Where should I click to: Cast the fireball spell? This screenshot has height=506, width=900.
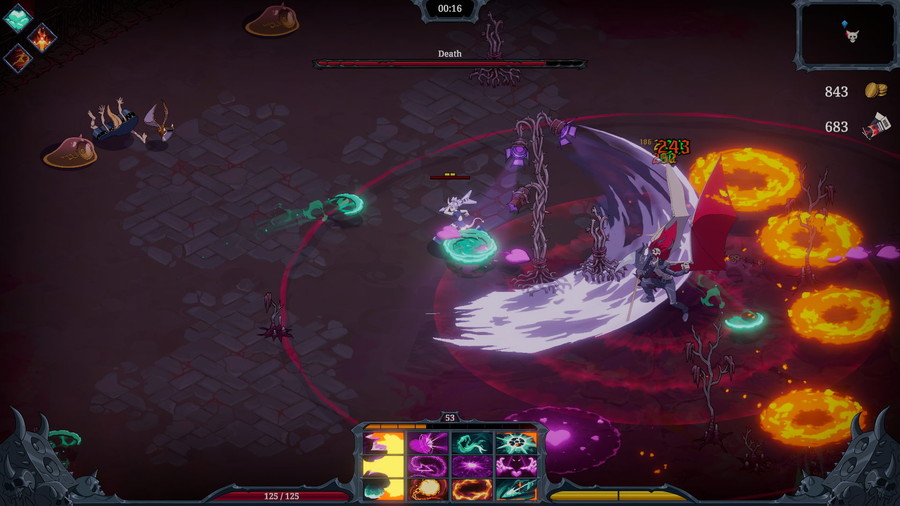428,489
